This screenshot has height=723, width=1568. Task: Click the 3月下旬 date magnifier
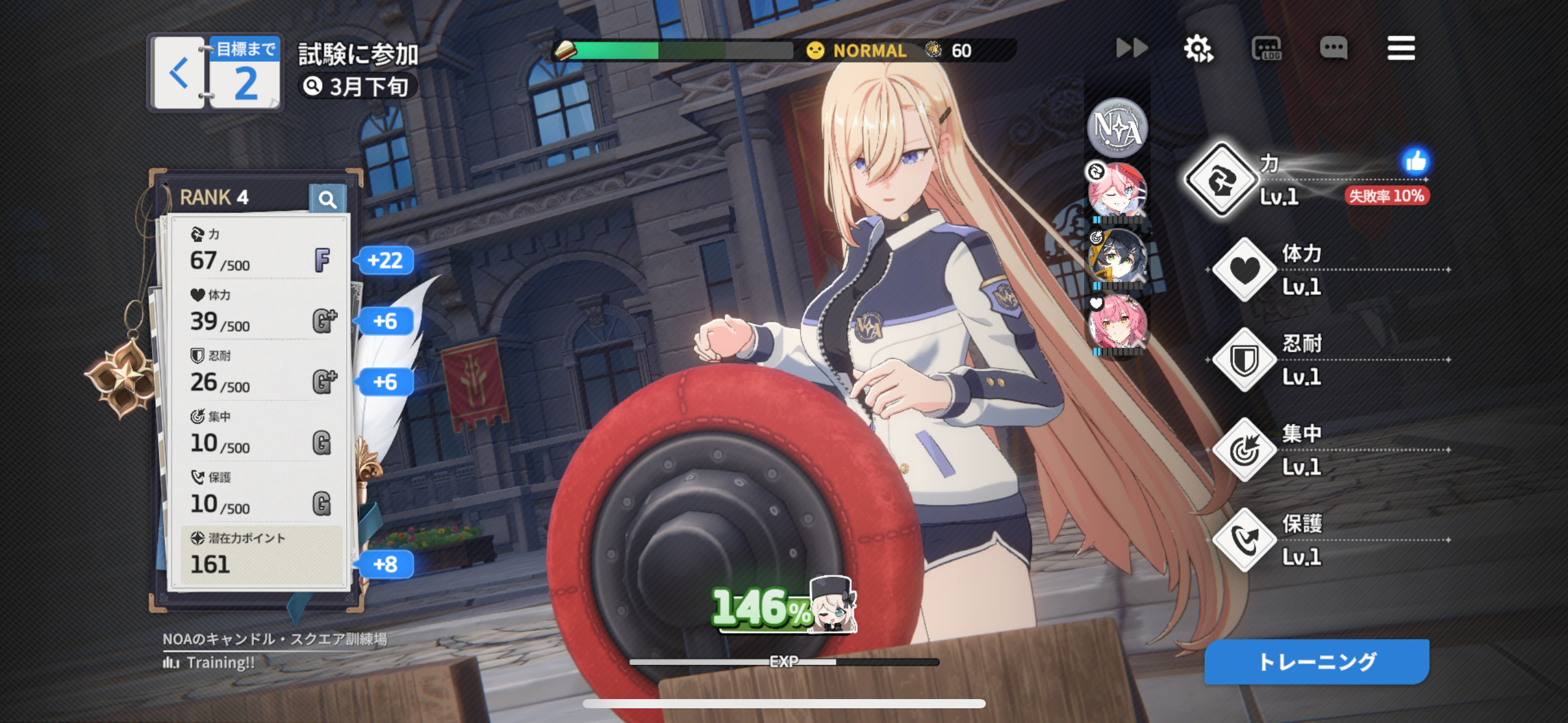tap(313, 86)
